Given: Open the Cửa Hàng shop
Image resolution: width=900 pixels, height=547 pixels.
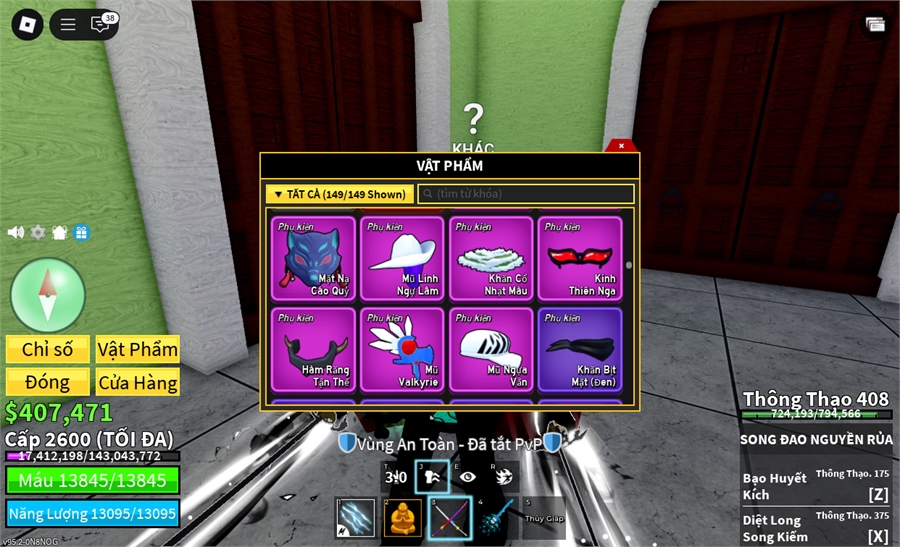Looking at the screenshot, I should [x=138, y=382].
